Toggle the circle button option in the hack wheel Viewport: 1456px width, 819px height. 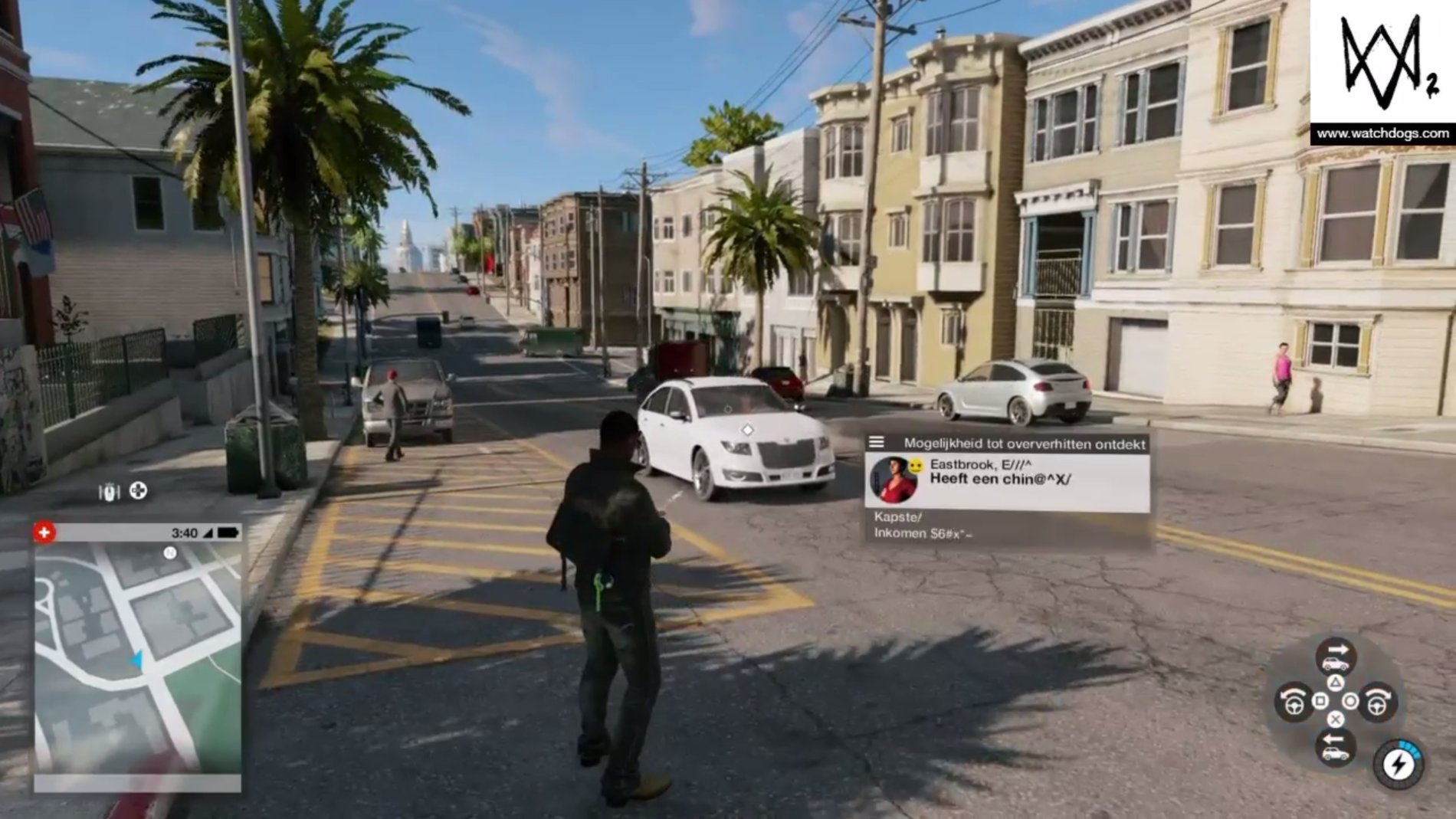pos(1351,701)
